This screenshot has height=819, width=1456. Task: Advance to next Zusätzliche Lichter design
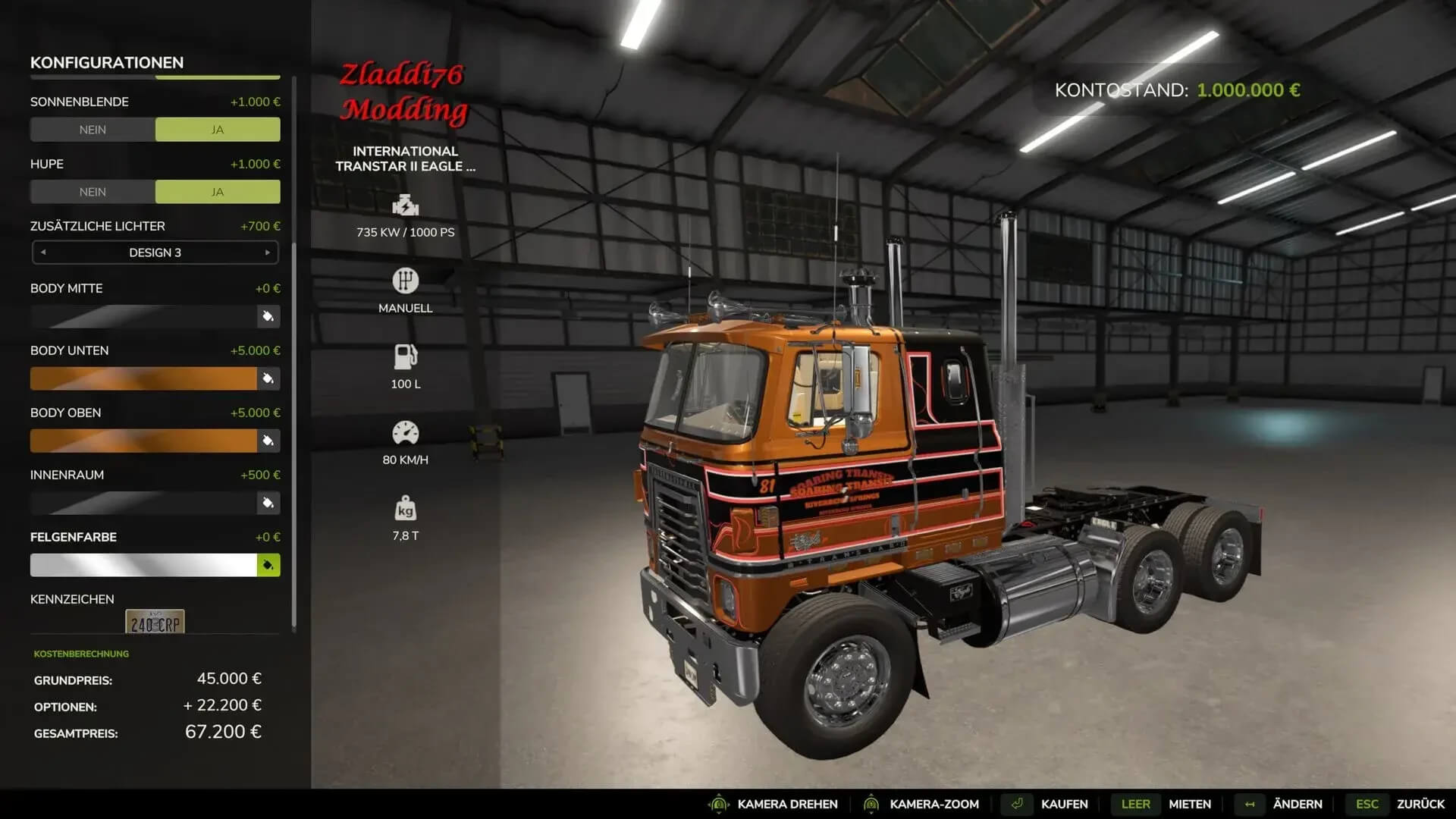(x=267, y=253)
